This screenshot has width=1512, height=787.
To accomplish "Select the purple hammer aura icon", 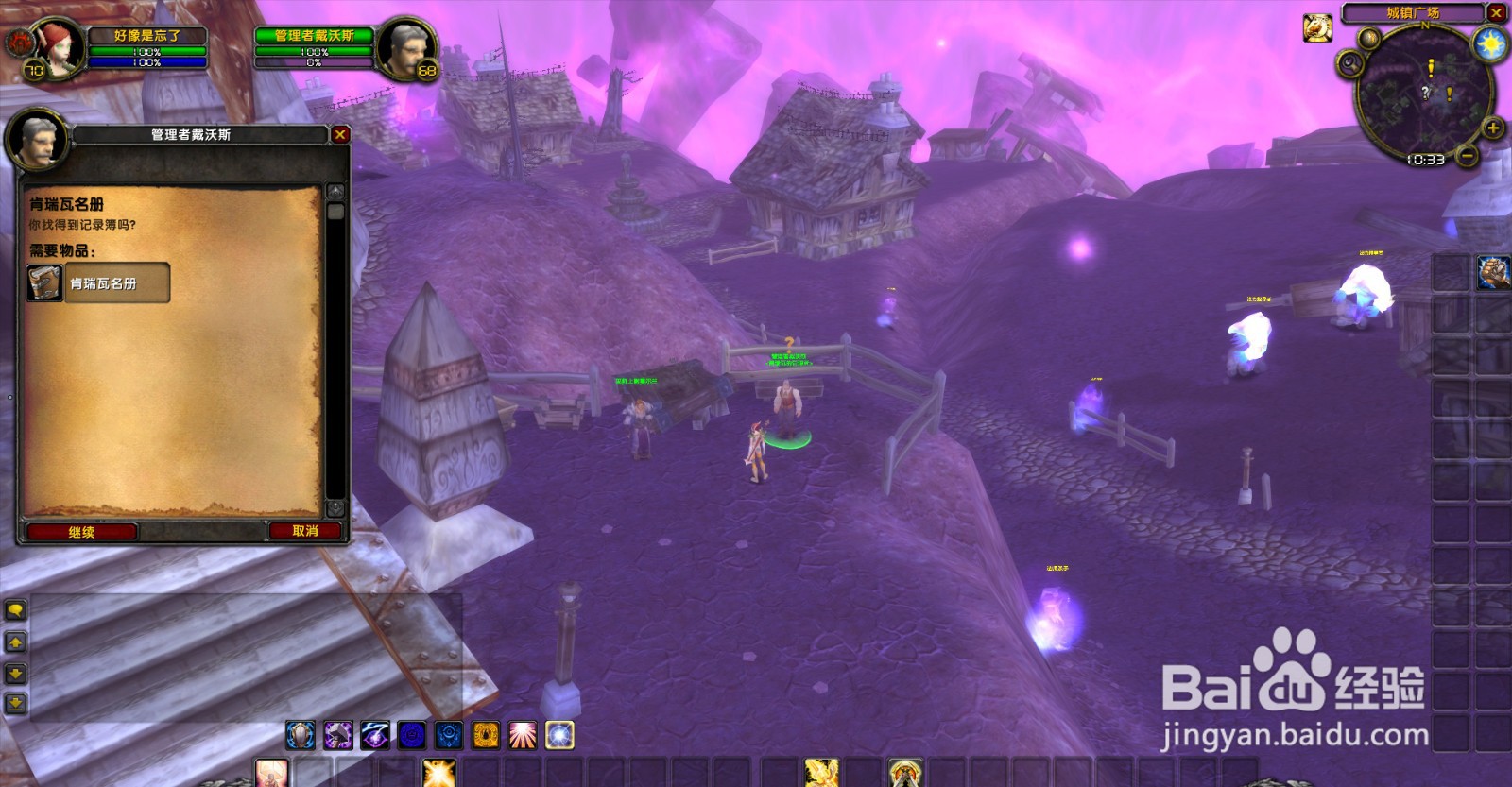I will (338, 735).
